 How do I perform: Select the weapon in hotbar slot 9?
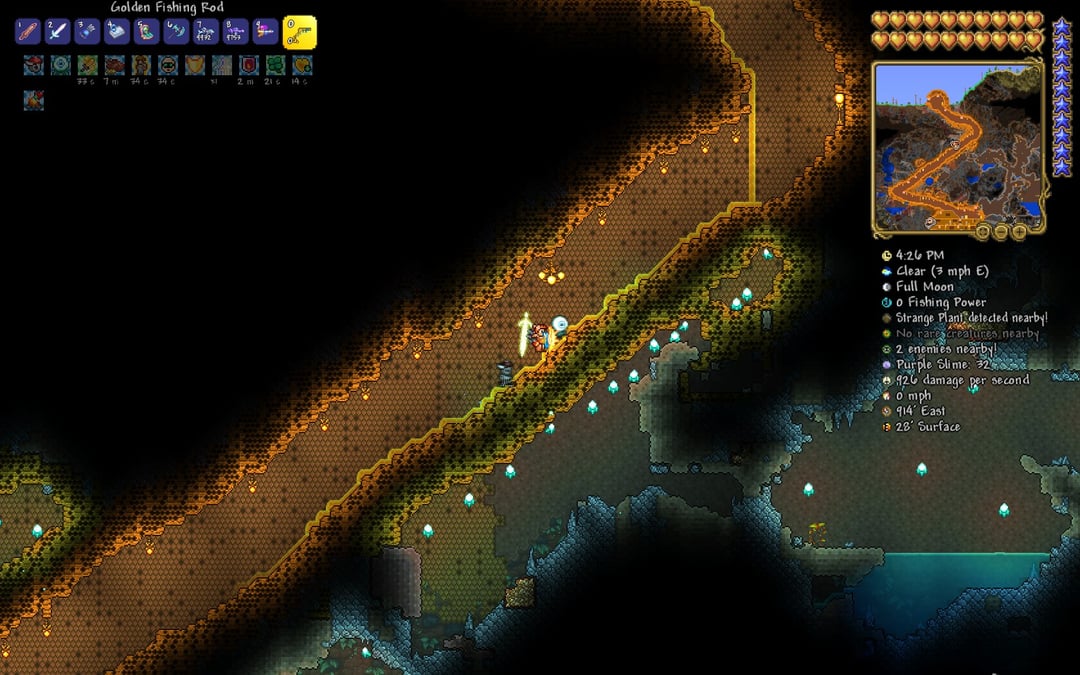[265, 31]
